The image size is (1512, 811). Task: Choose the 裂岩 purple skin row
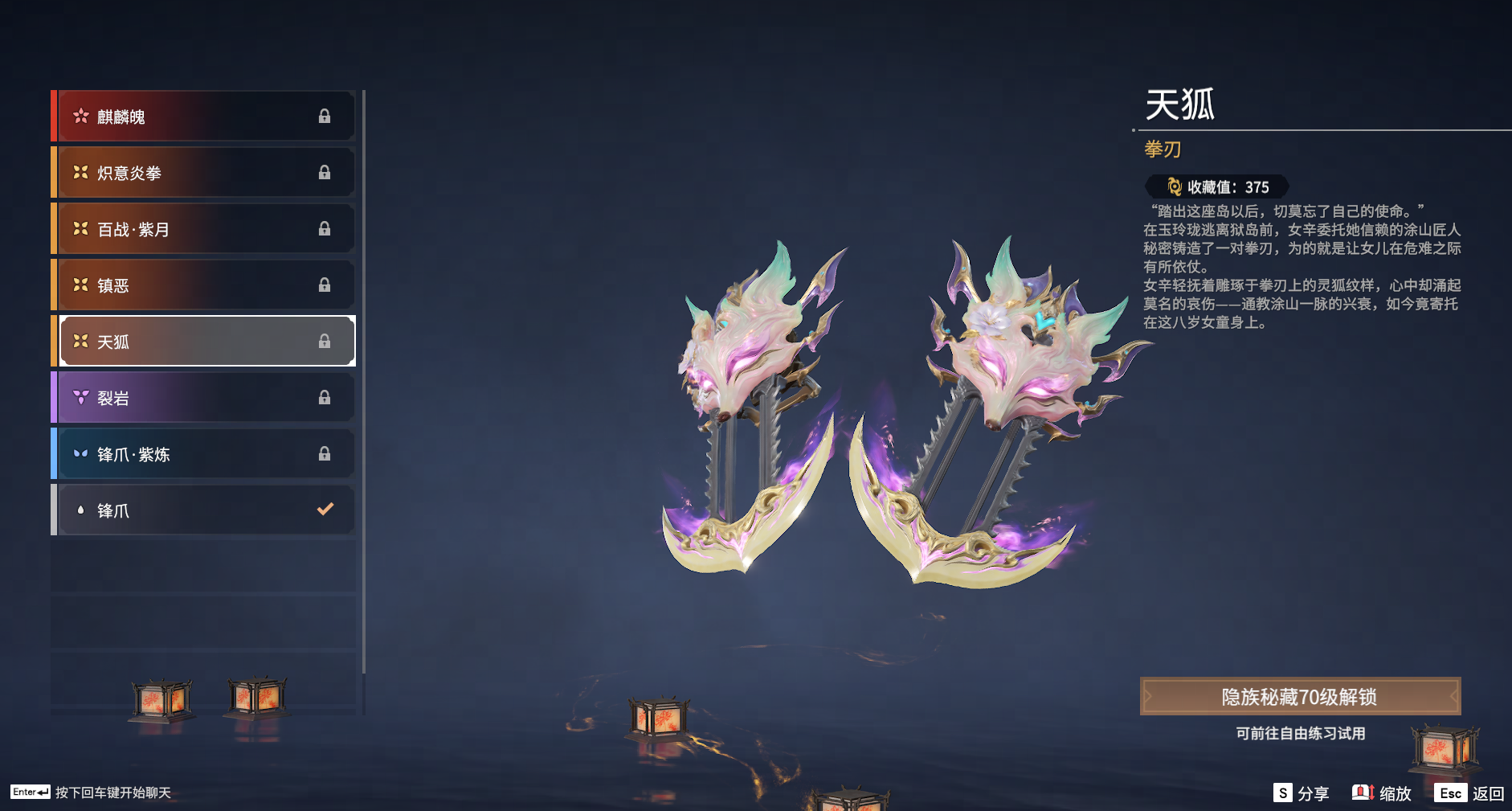pyautogui.click(x=206, y=398)
